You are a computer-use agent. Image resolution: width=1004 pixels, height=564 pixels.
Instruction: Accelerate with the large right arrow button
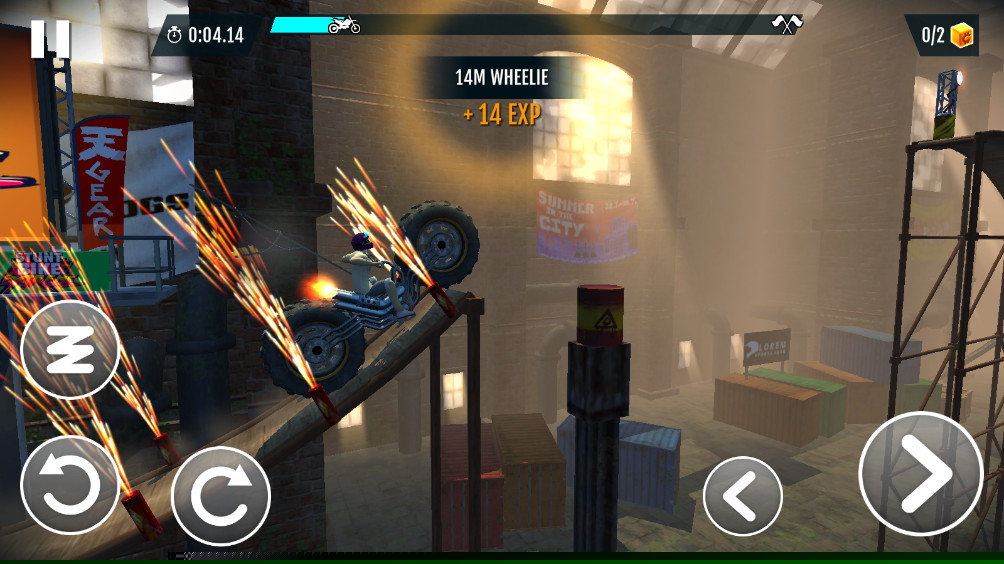(920, 473)
